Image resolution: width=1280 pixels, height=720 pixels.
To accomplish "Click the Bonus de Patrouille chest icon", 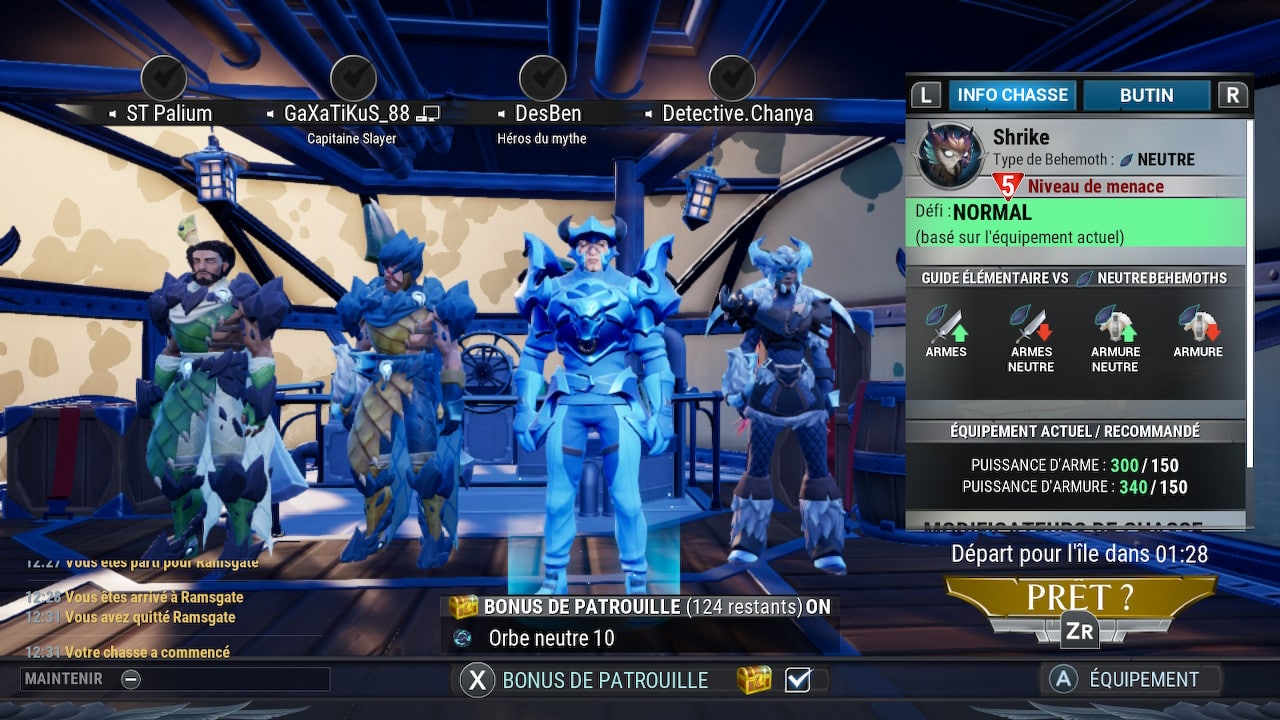I will (754, 680).
